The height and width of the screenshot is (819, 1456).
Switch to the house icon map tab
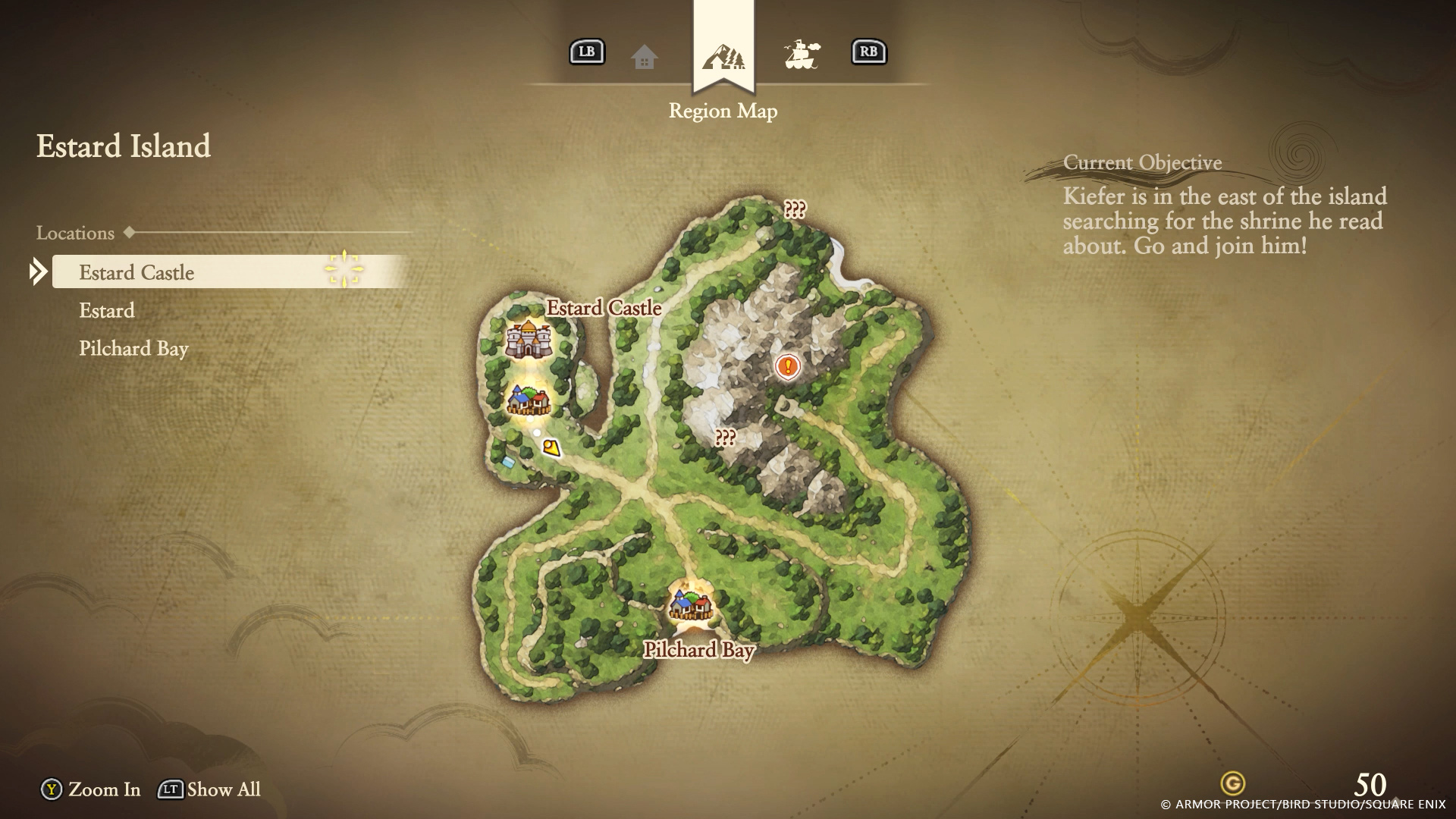click(x=644, y=56)
